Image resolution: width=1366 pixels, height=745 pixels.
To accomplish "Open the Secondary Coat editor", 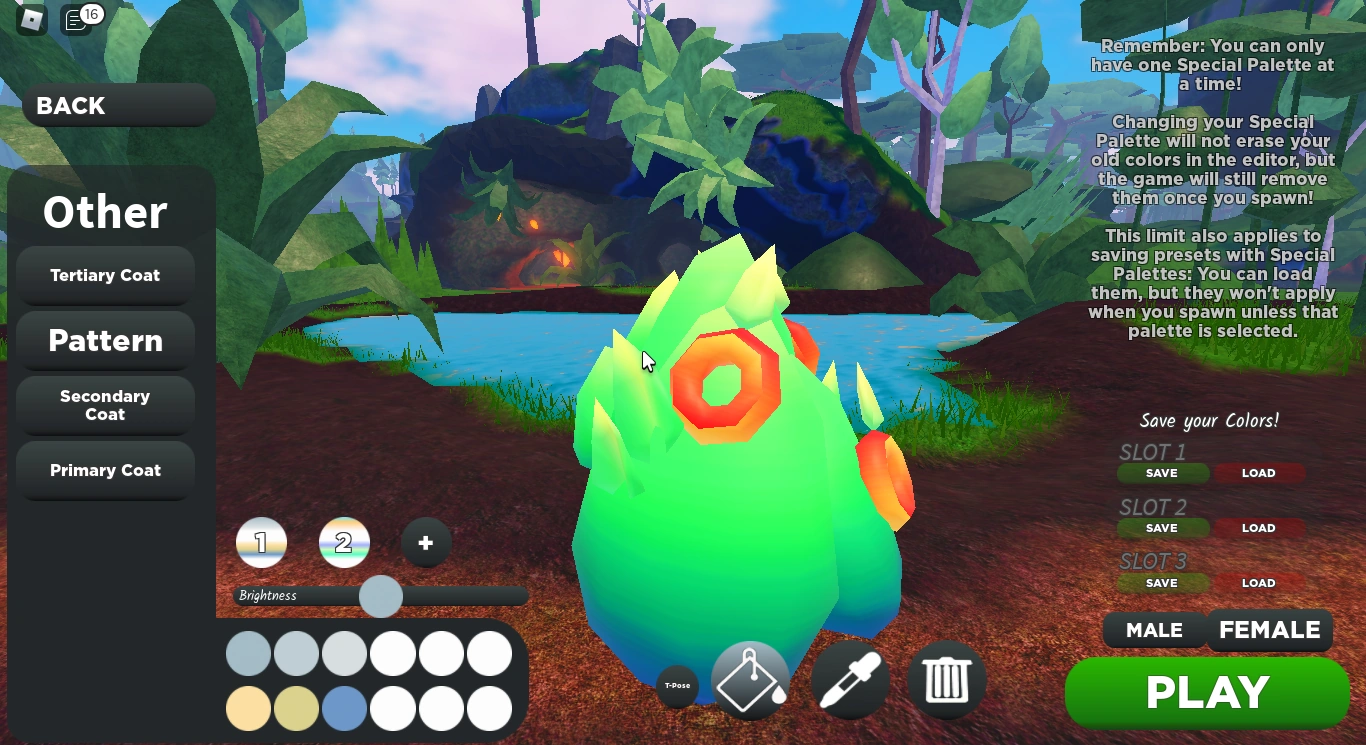I will (x=105, y=405).
